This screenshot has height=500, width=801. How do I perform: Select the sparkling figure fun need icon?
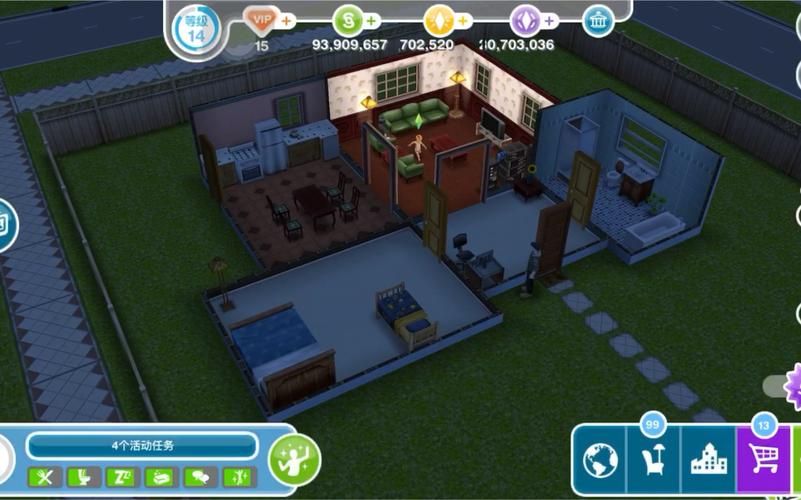point(237,477)
